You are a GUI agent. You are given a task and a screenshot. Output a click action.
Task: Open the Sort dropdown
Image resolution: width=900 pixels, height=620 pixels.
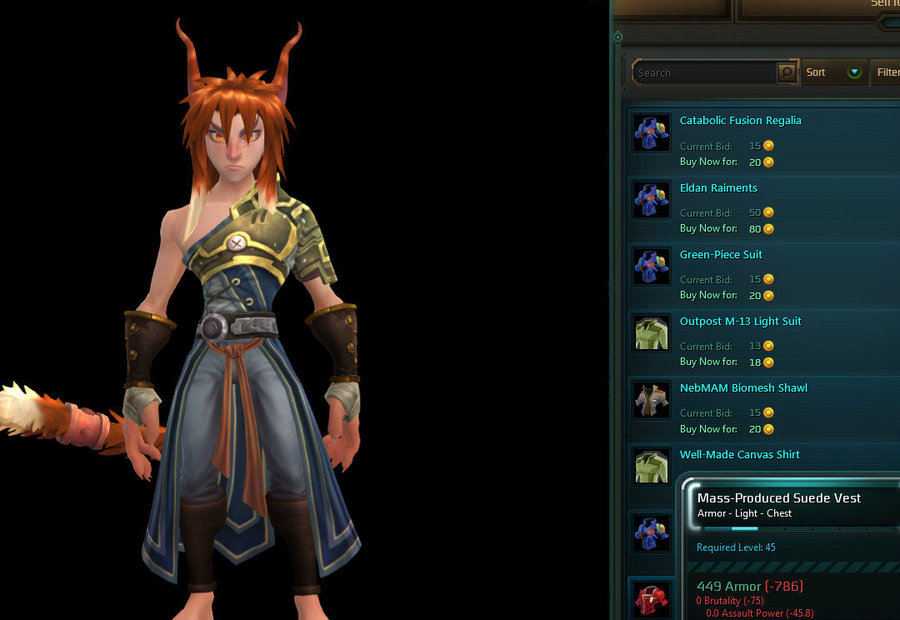[x=834, y=73]
